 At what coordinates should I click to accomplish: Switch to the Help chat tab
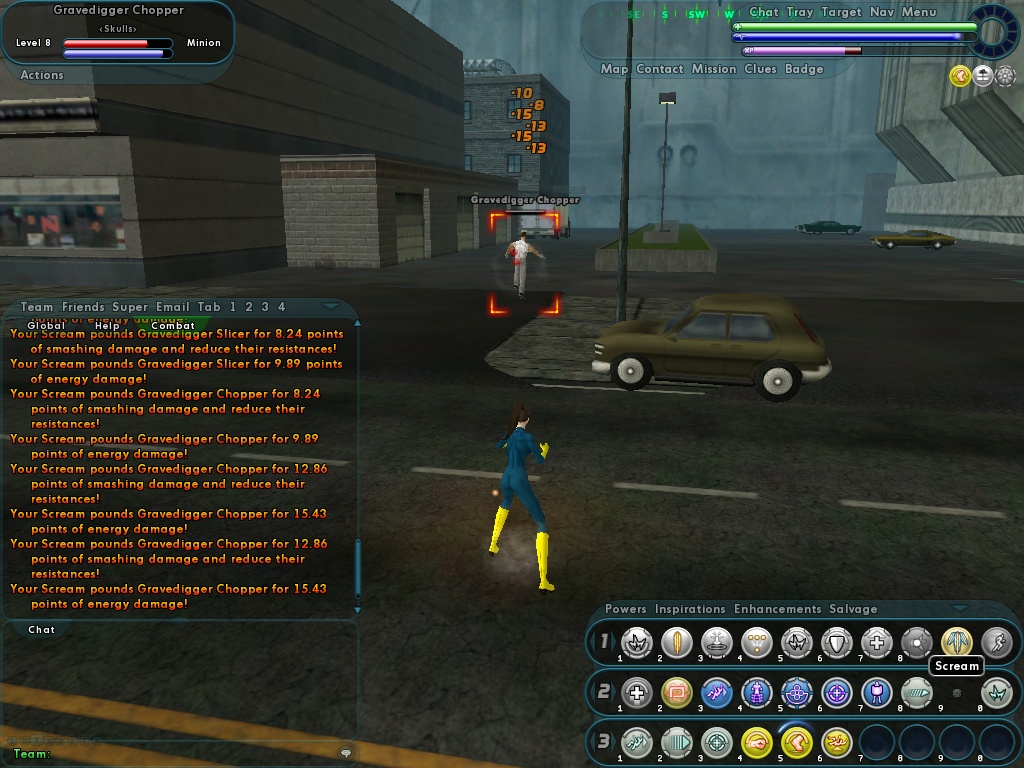click(x=107, y=325)
